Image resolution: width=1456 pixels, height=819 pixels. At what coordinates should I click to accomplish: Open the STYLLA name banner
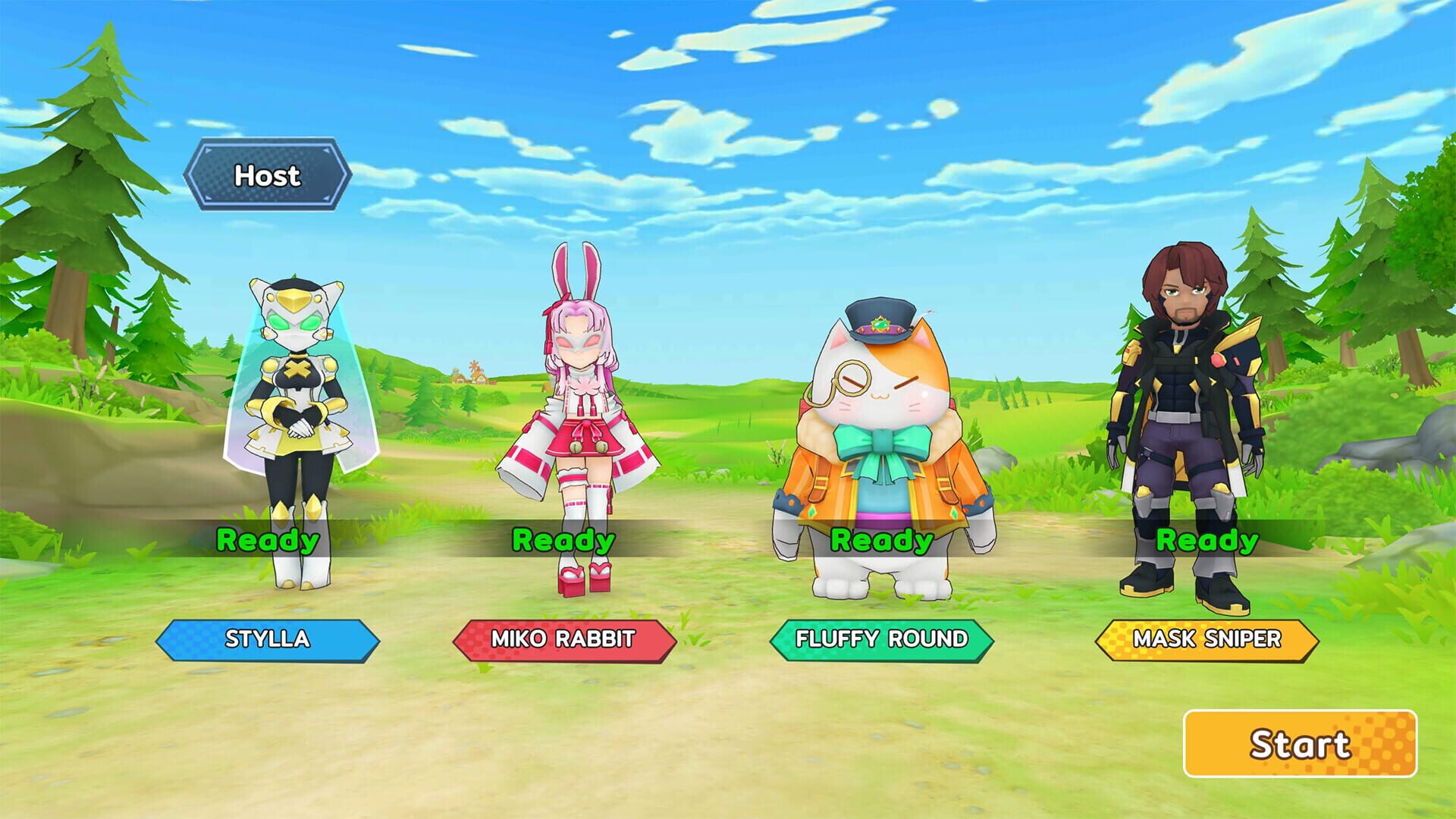pyautogui.click(x=269, y=639)
